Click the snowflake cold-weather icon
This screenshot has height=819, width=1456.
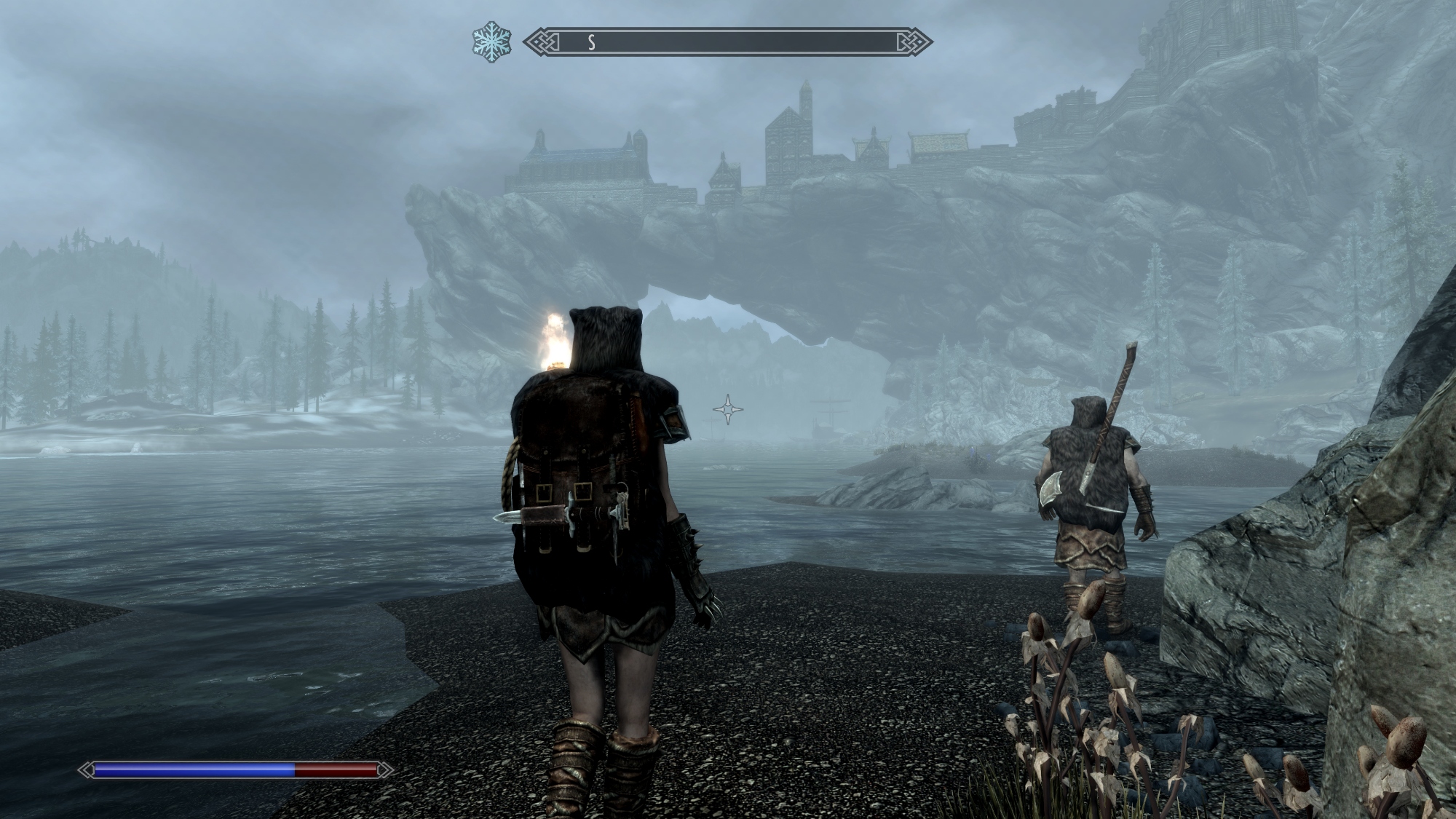(491, 42)
